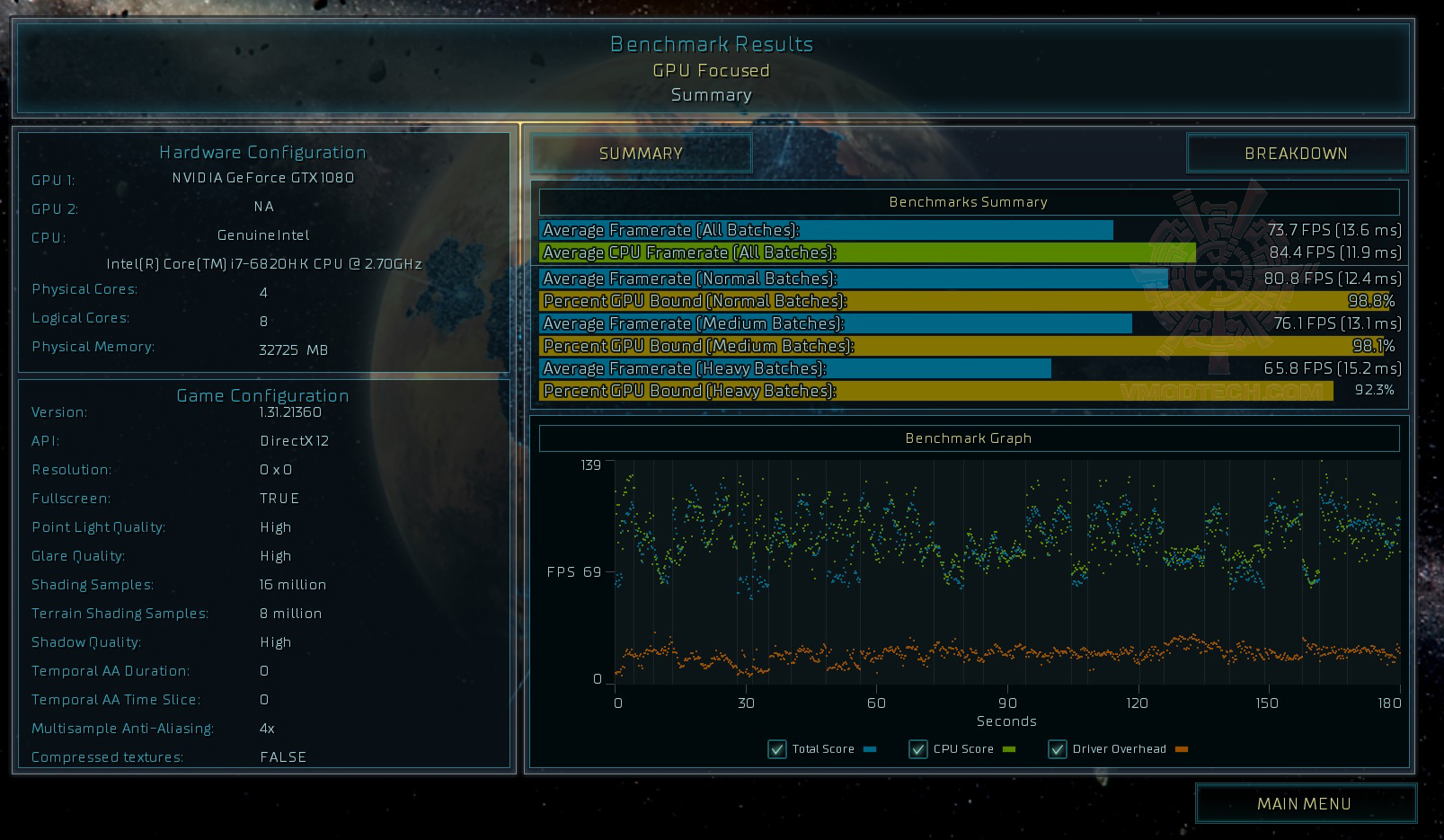1444x840 pixels.
Task: Click the DirectX 12 API value
Action: coord(294,440)
